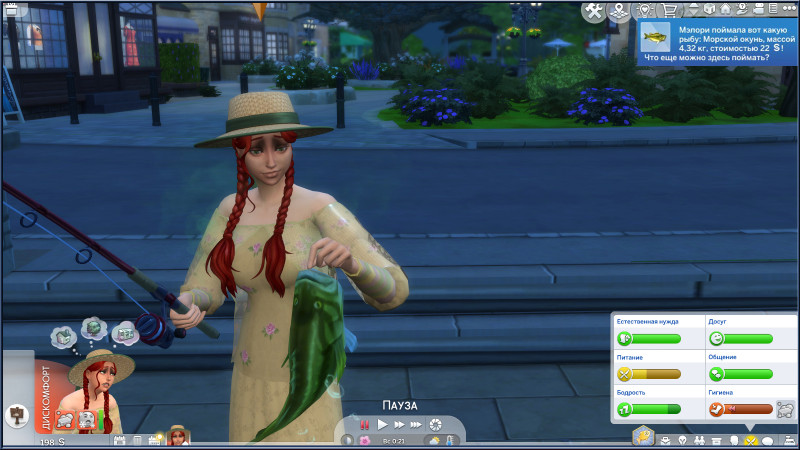Image resolution: width=800 pixels, height=450 pixels.
Task: Click the hunger need icon (Питание)
Action: 626,374
